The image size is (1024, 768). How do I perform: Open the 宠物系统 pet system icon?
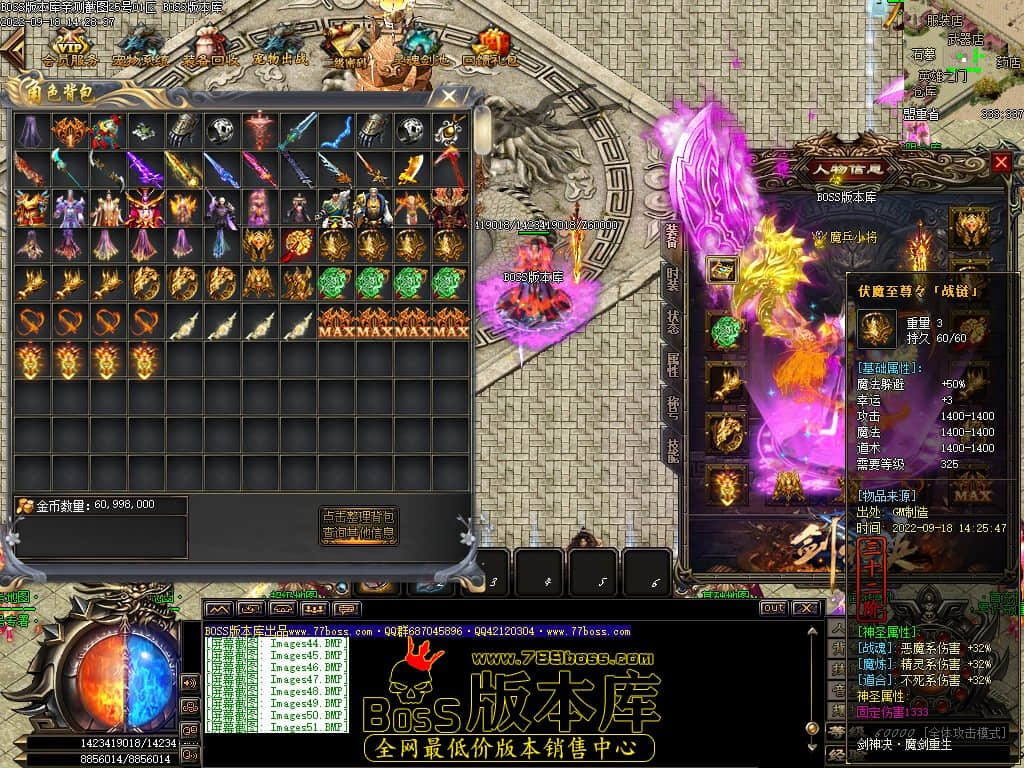pos(140,46)
